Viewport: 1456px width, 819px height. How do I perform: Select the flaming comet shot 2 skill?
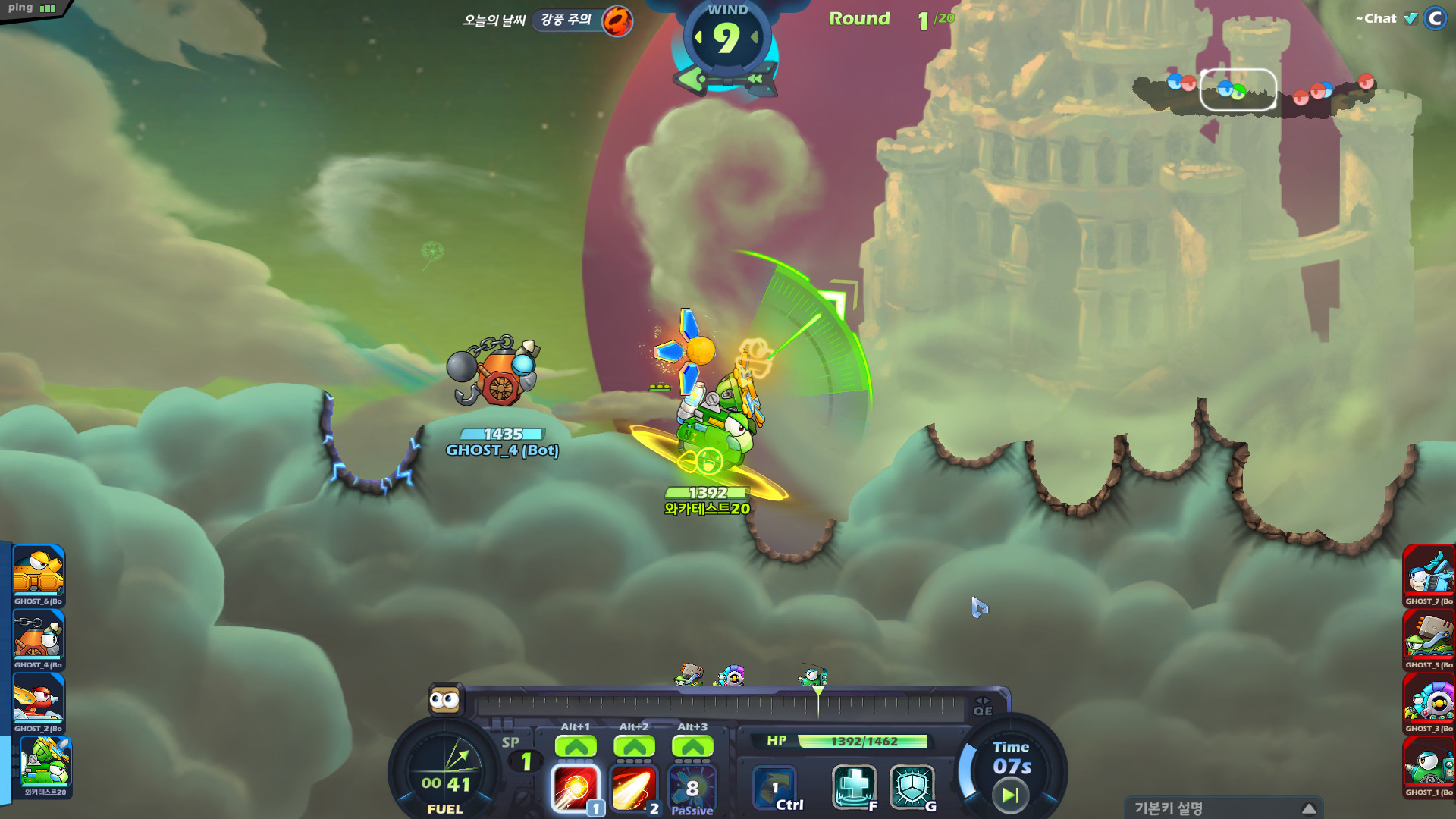633,788
